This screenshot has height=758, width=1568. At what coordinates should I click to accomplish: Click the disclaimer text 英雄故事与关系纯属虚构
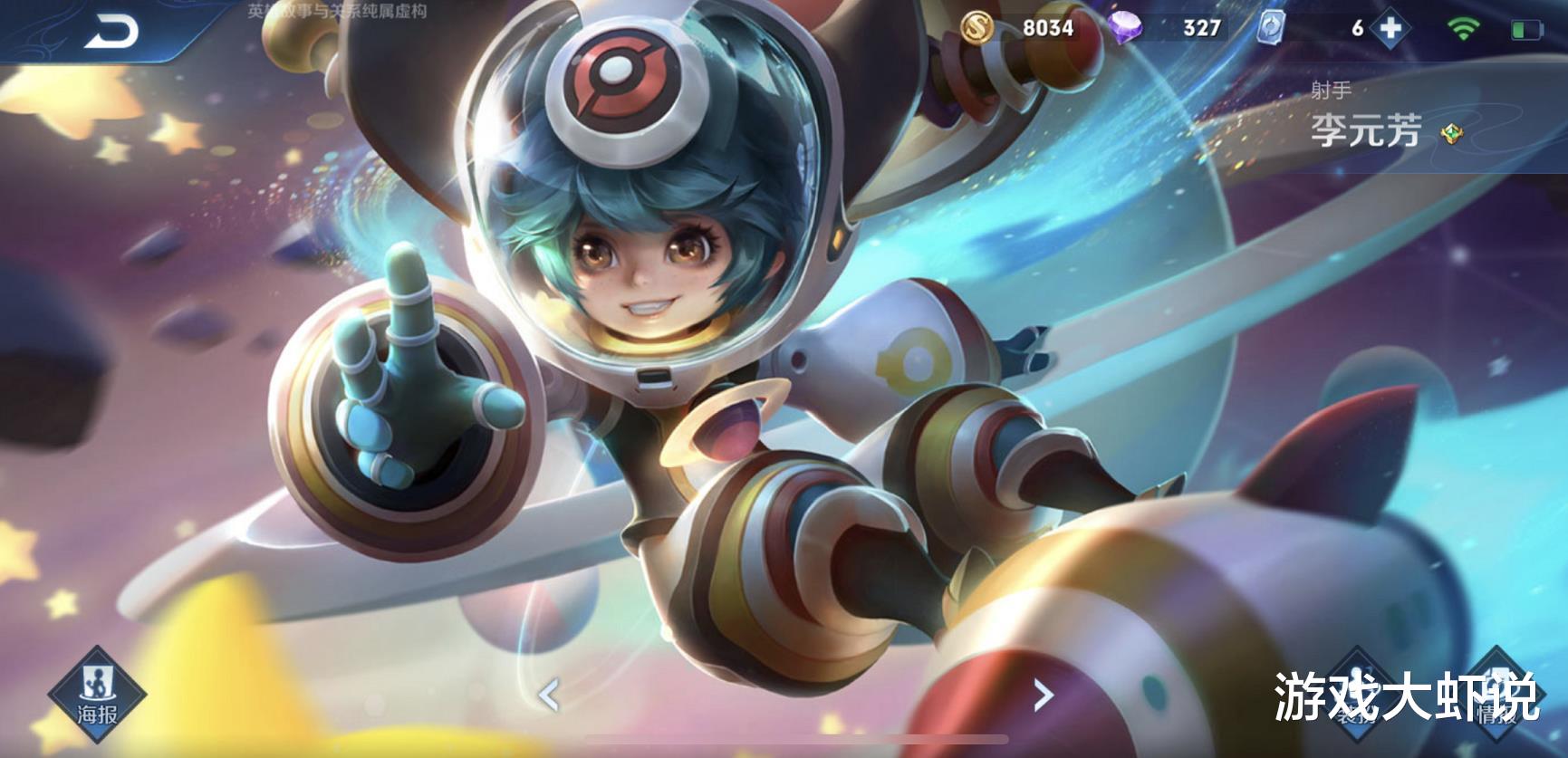338,13
